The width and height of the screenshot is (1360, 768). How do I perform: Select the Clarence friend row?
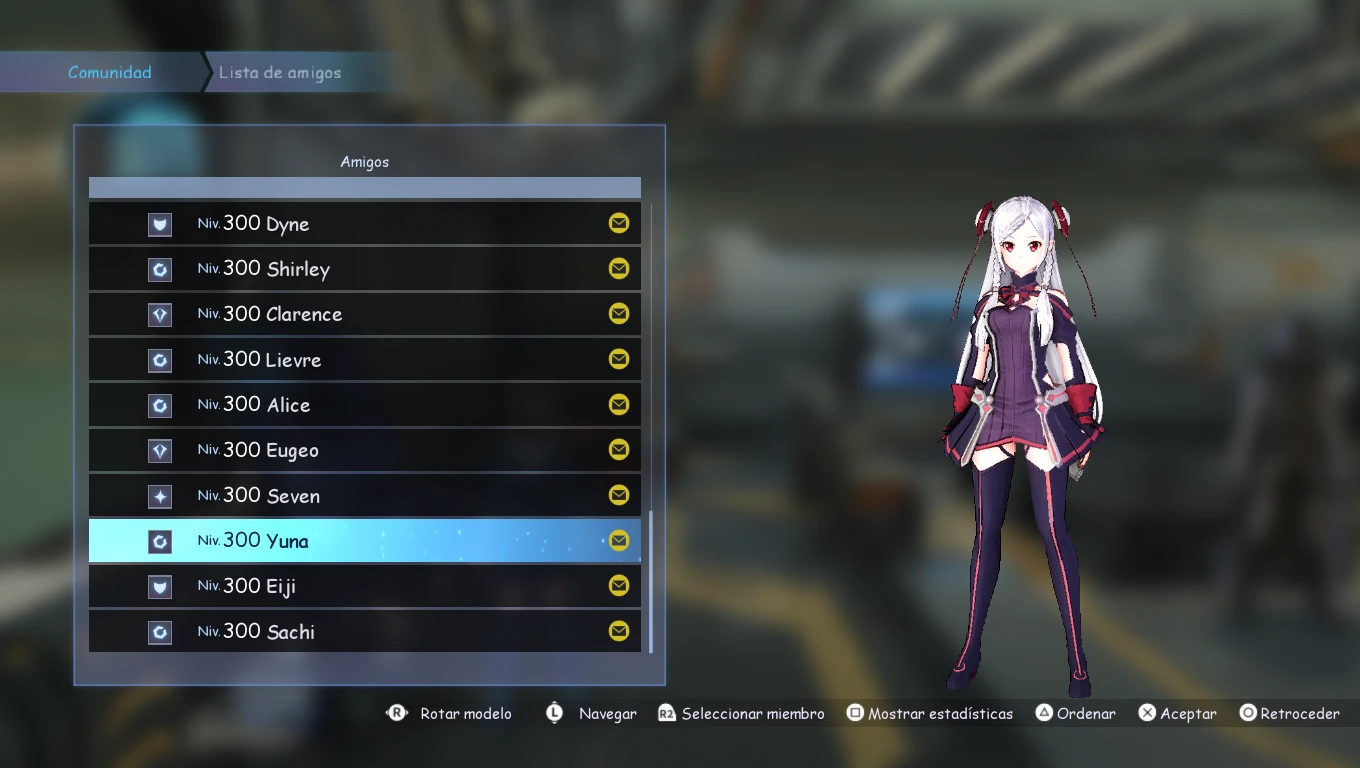(364, 314)
